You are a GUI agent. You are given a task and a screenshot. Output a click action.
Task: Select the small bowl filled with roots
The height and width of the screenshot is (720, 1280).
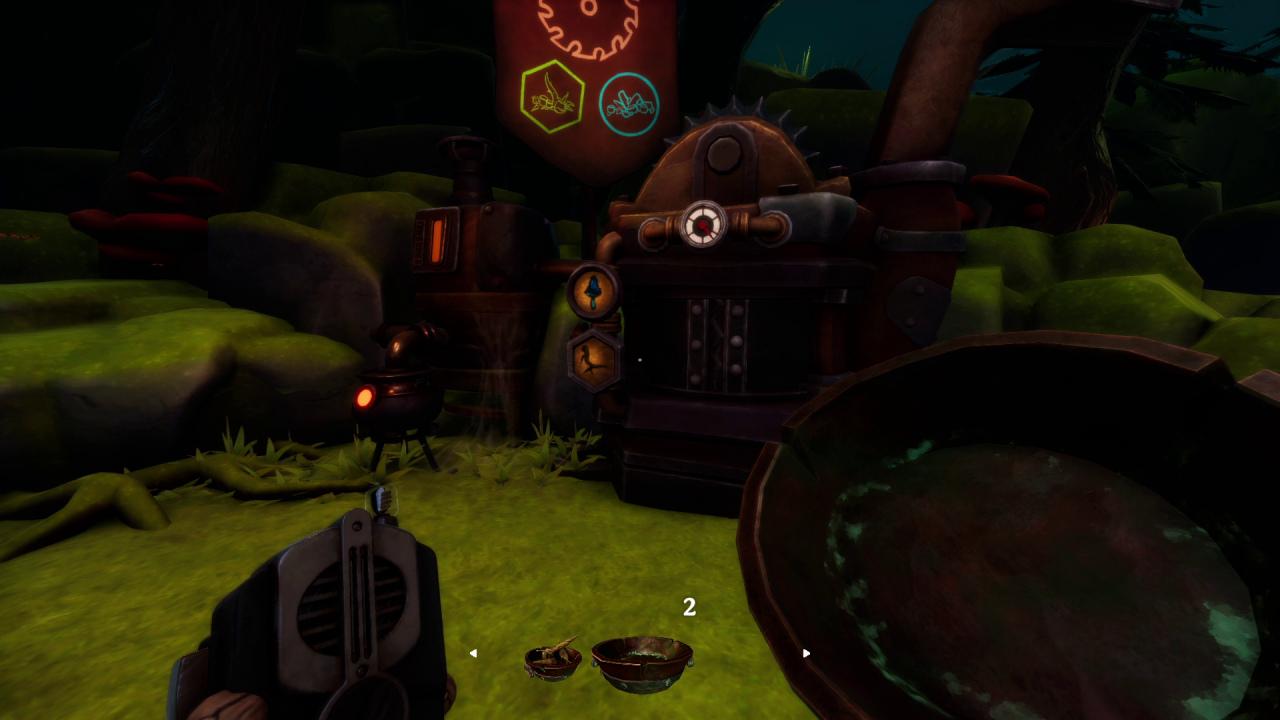[553, 659]
